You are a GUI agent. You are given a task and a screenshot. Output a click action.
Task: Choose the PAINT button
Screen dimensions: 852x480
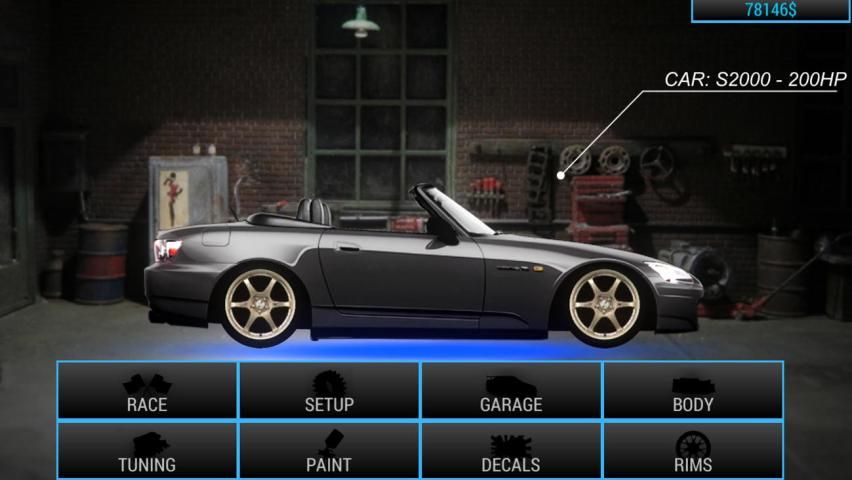tap(329, 451)
